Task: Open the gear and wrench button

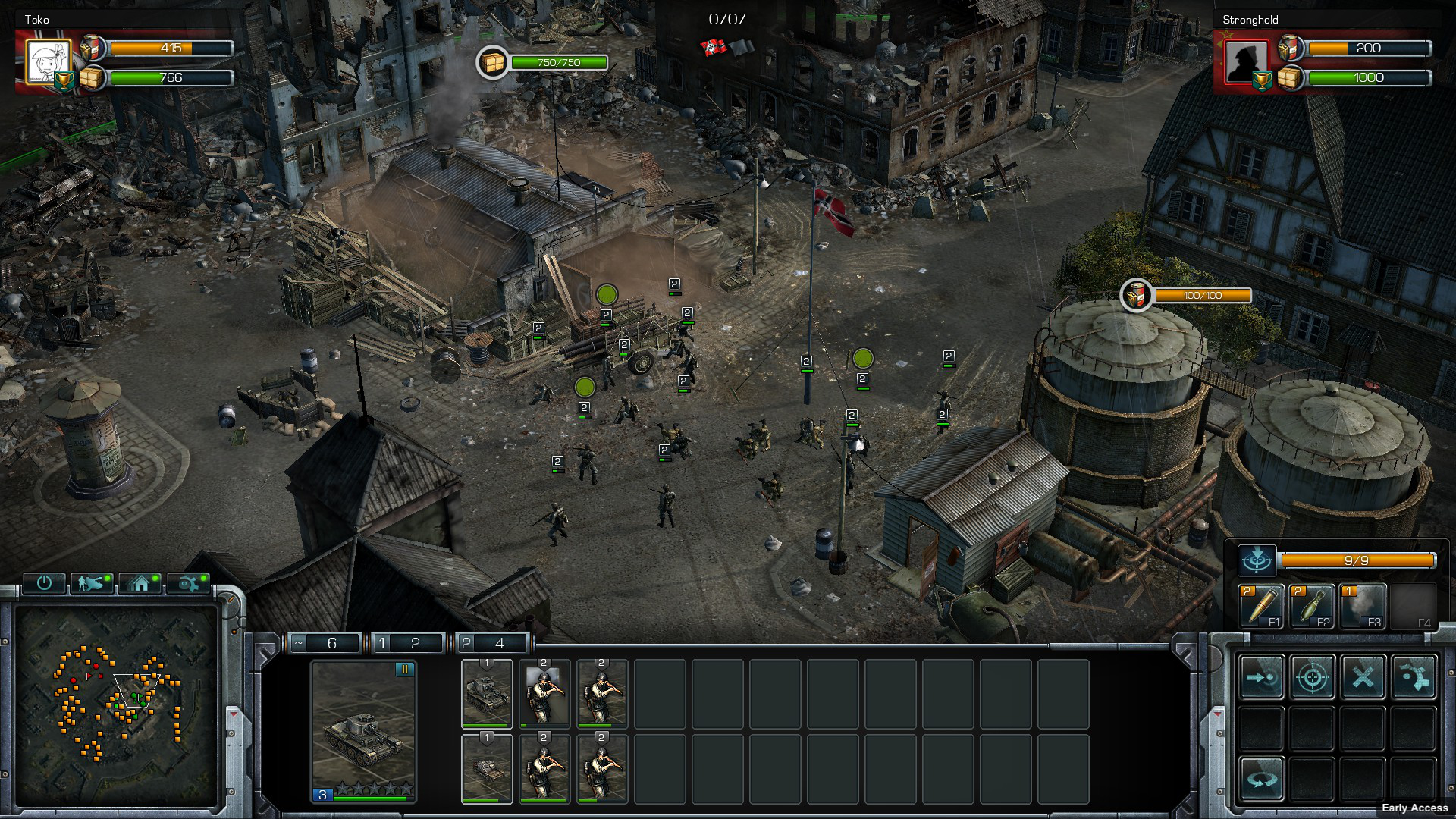Action: click(188, 582)
